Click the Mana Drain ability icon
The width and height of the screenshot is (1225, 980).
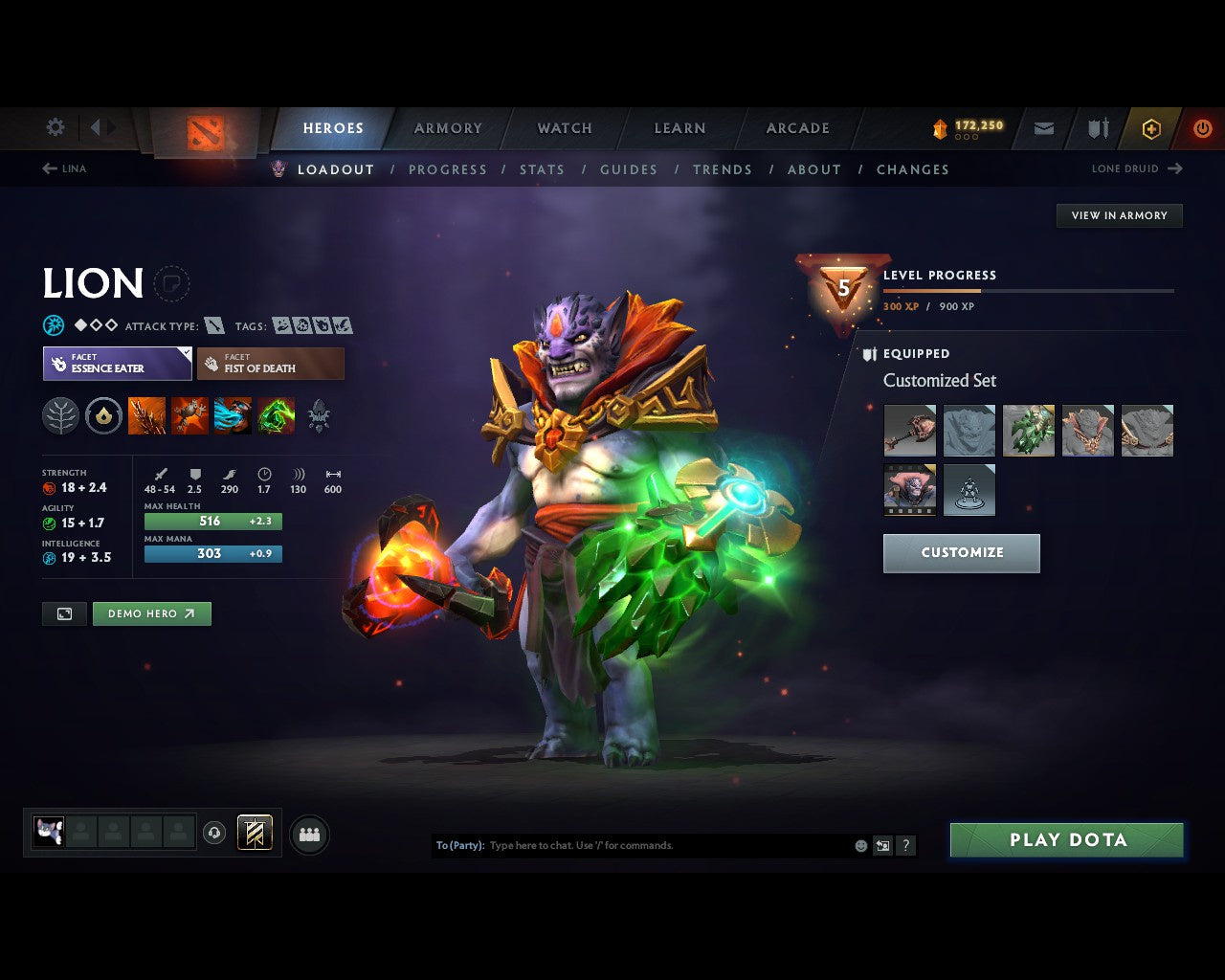click(232, 415)
